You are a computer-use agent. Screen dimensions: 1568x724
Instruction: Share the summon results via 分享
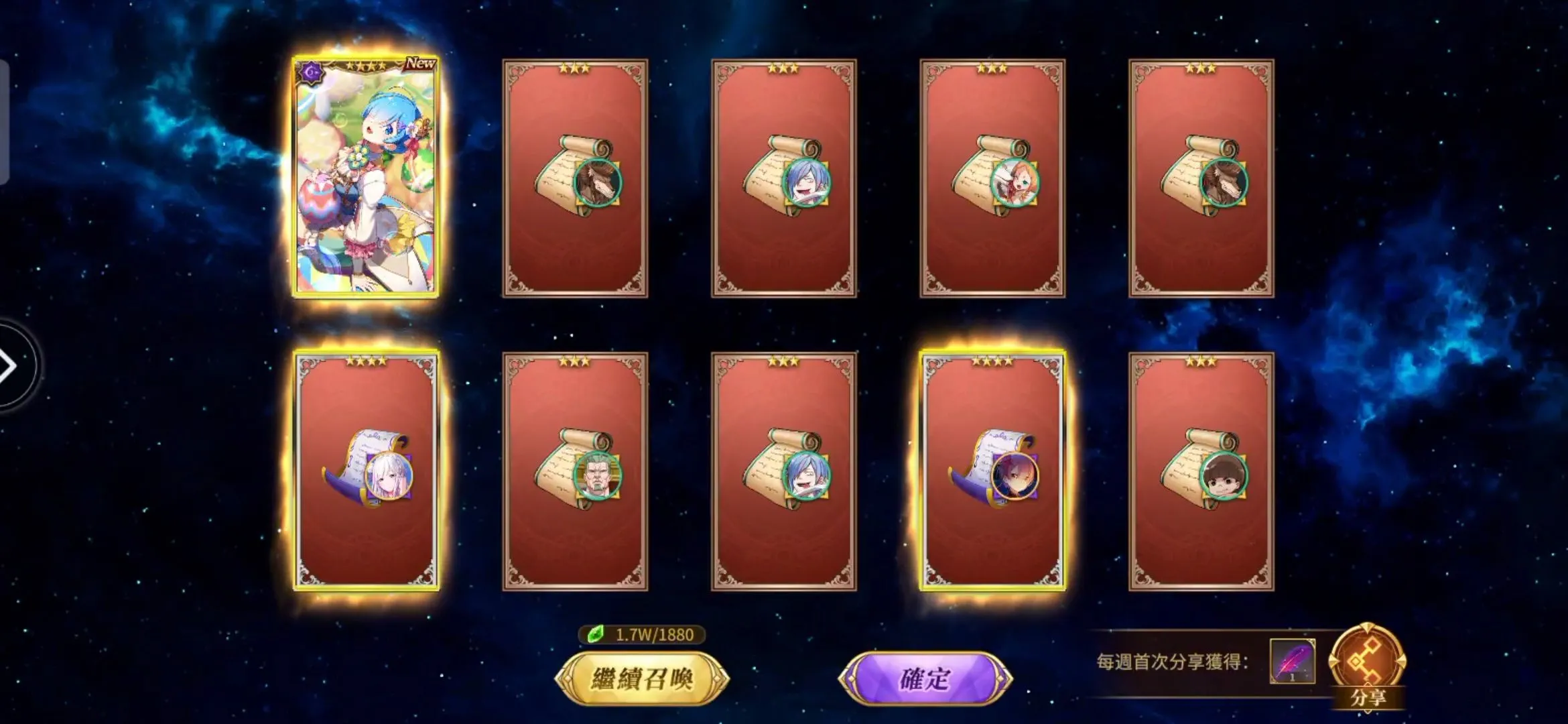click(1367, 666)
